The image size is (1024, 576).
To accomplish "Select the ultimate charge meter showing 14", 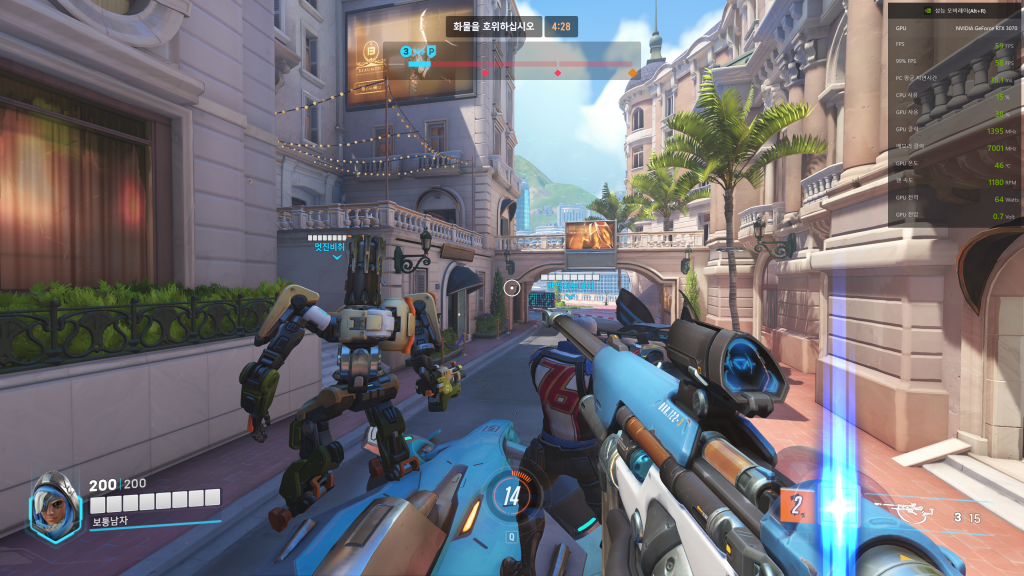I will coord(511,494).
